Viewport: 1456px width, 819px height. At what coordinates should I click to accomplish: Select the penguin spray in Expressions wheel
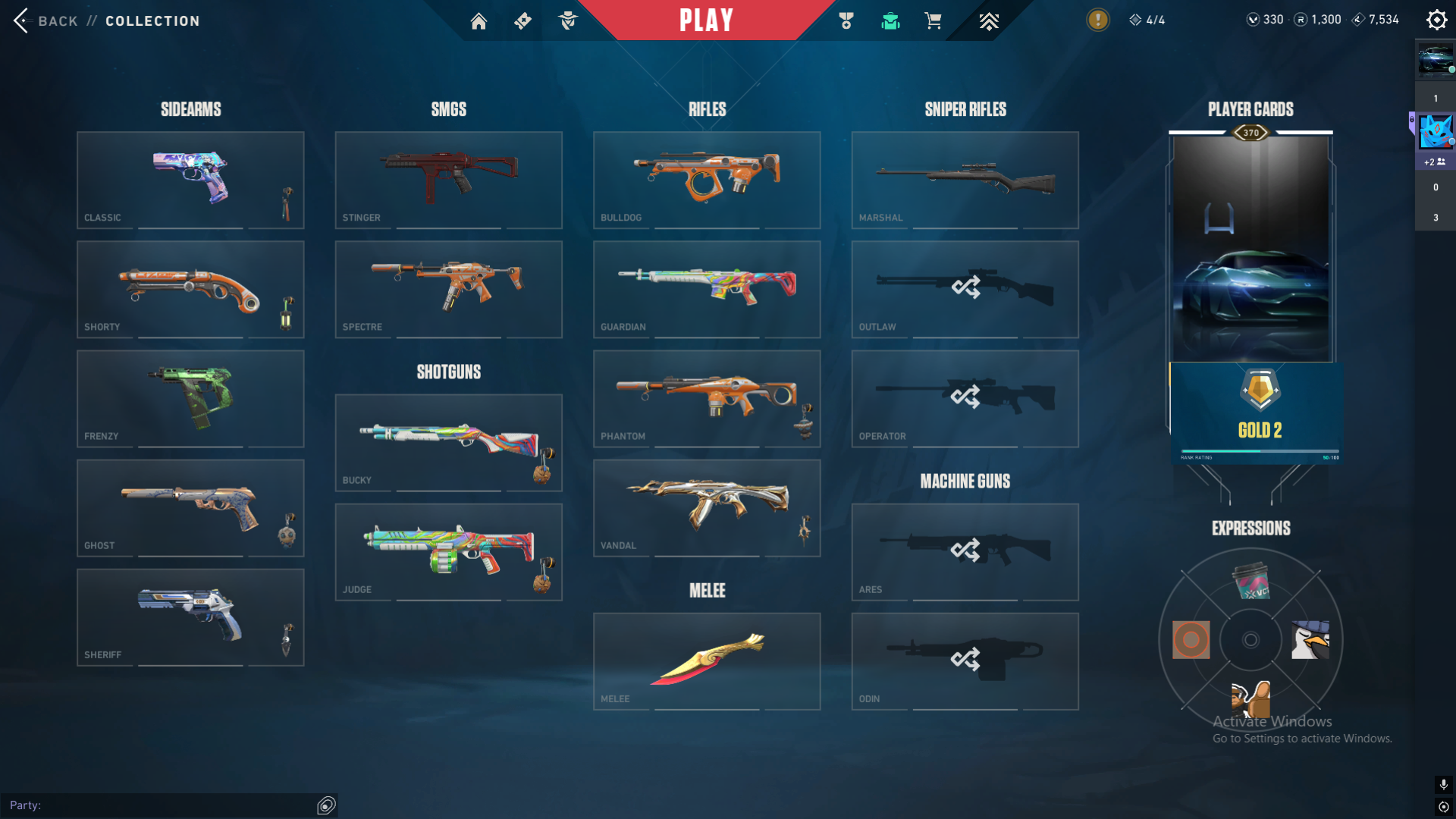(x=1310, y=640)
